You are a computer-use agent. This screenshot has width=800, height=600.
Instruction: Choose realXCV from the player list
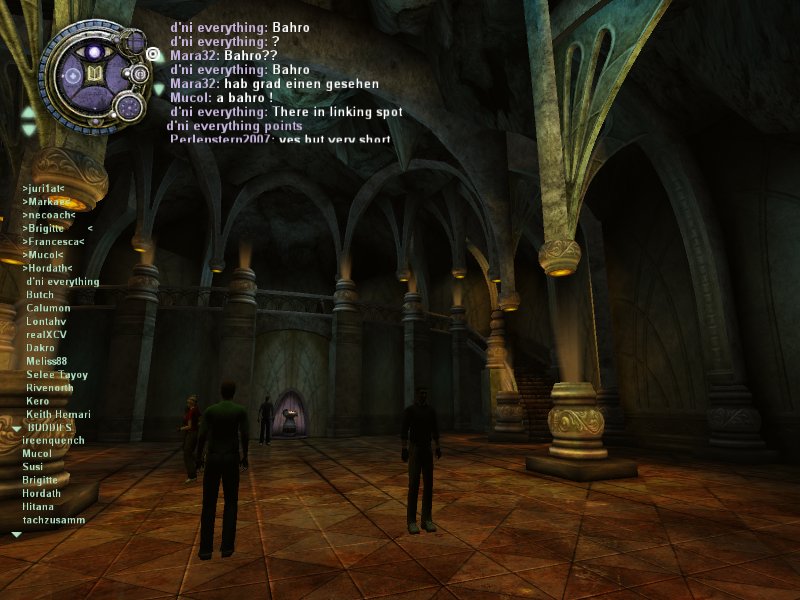47,335
